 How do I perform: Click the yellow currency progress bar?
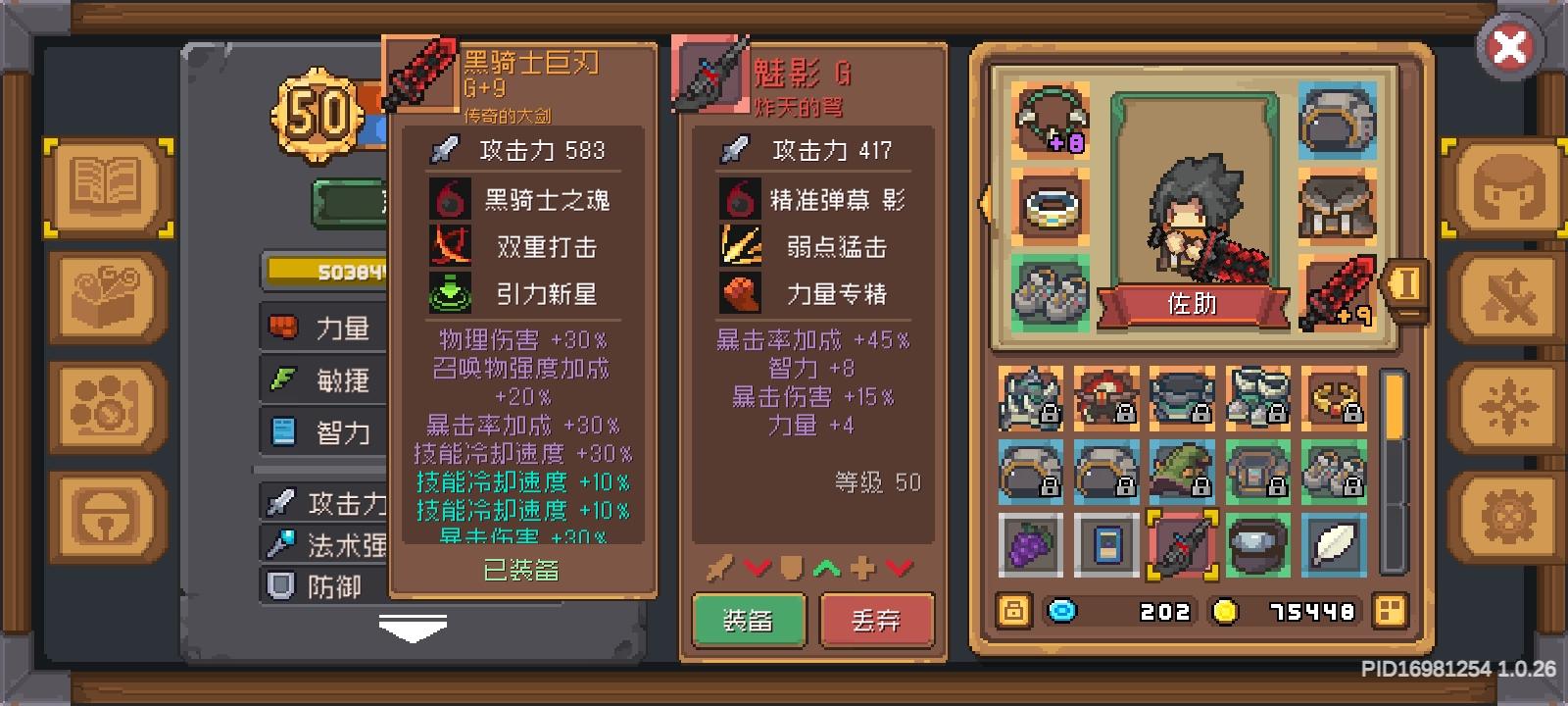323,270
